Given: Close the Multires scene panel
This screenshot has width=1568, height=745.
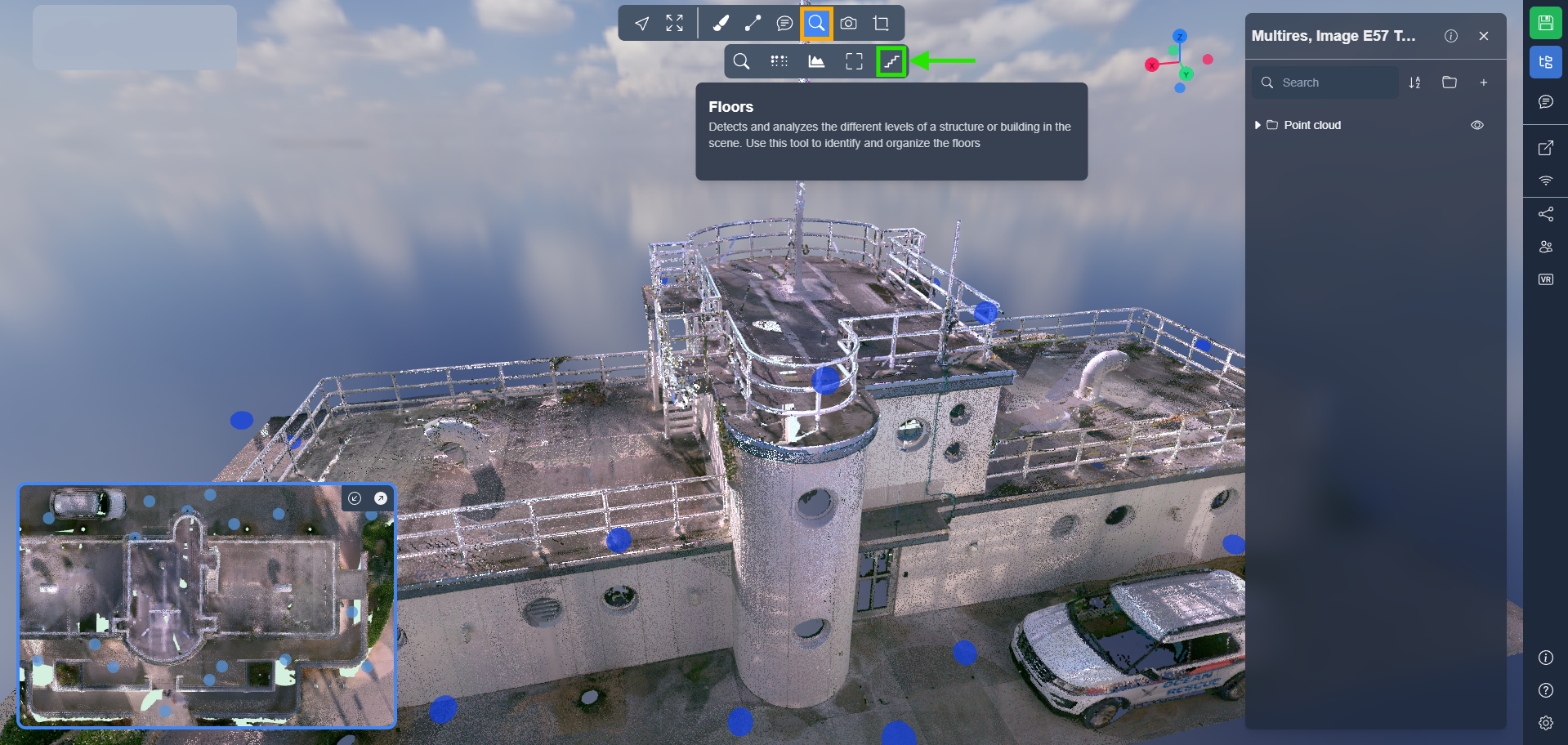Looking at the screenshot, I should (1484, 36).
